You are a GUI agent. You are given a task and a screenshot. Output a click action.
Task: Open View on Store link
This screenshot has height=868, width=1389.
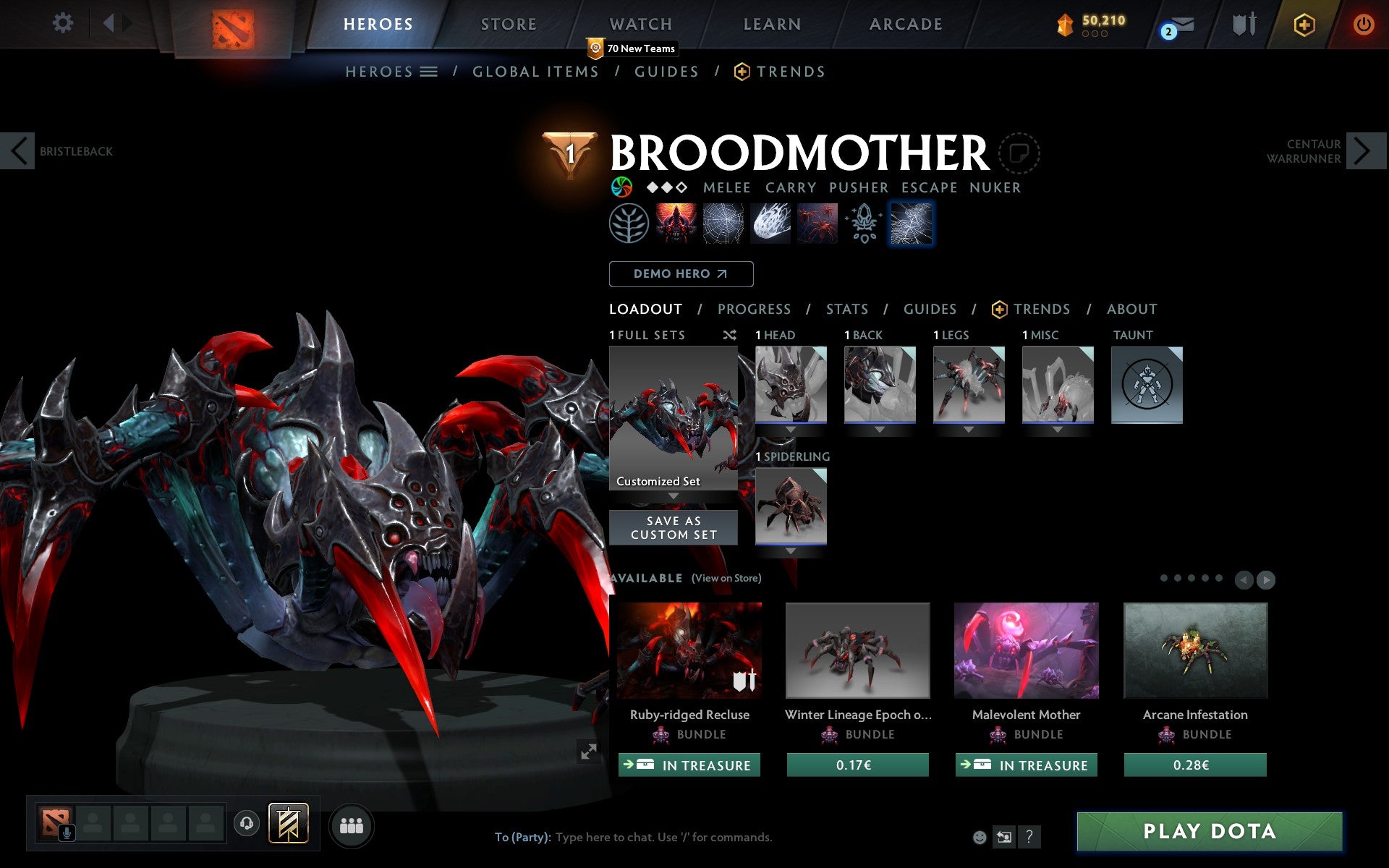726,578
